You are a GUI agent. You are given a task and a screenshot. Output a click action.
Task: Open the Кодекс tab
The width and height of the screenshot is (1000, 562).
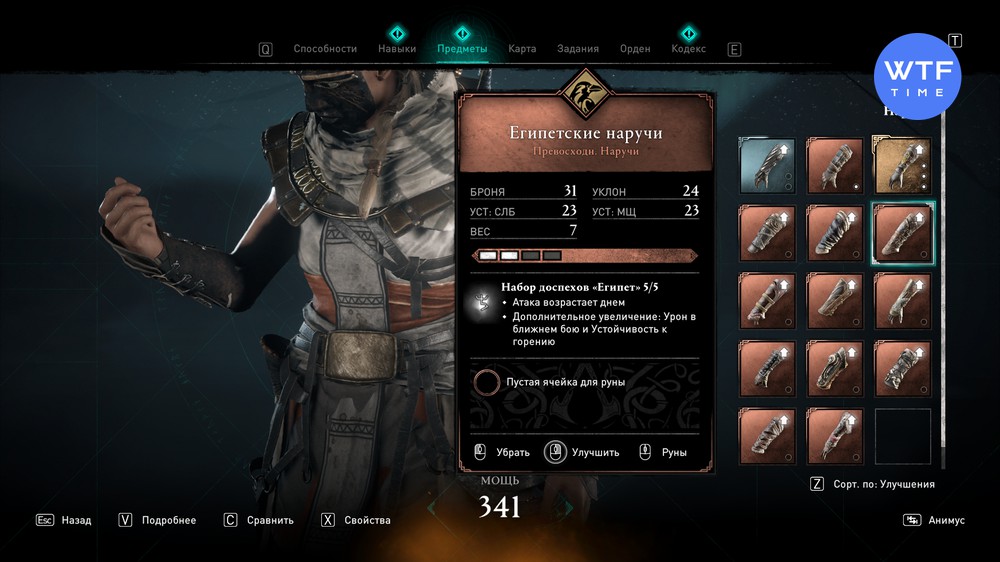[x=688, y=49]
